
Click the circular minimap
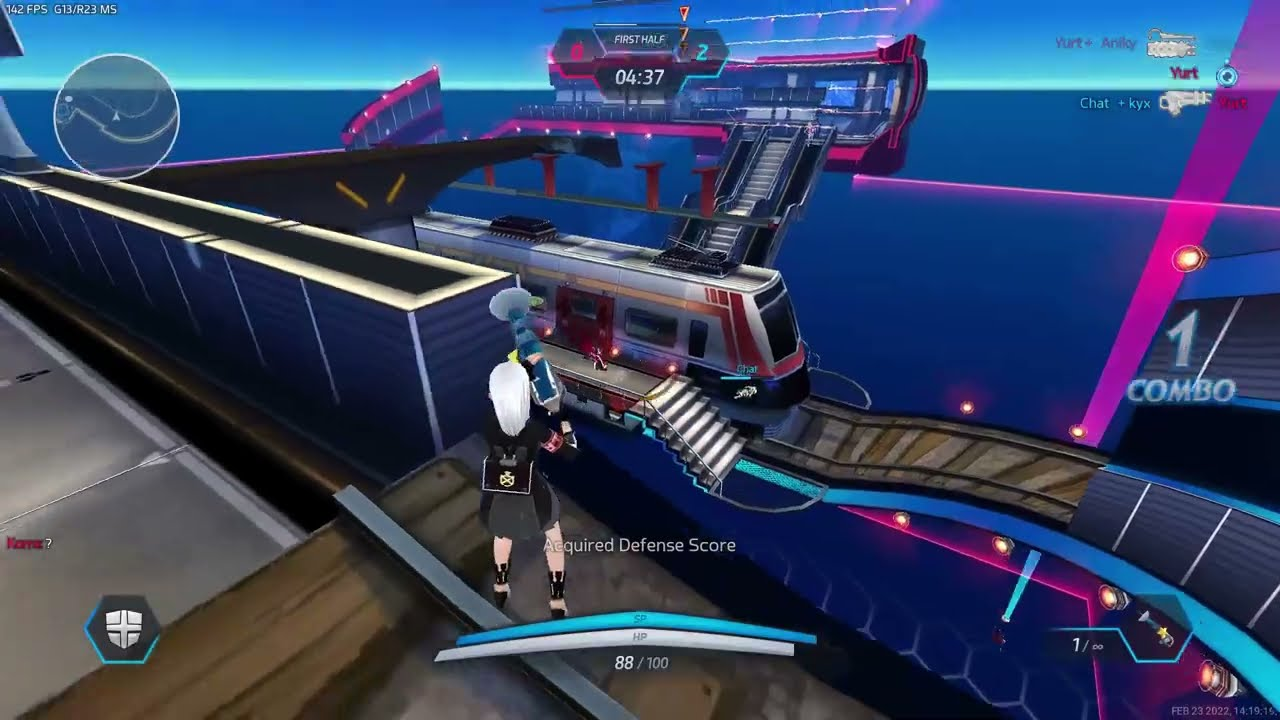(116, 117)
